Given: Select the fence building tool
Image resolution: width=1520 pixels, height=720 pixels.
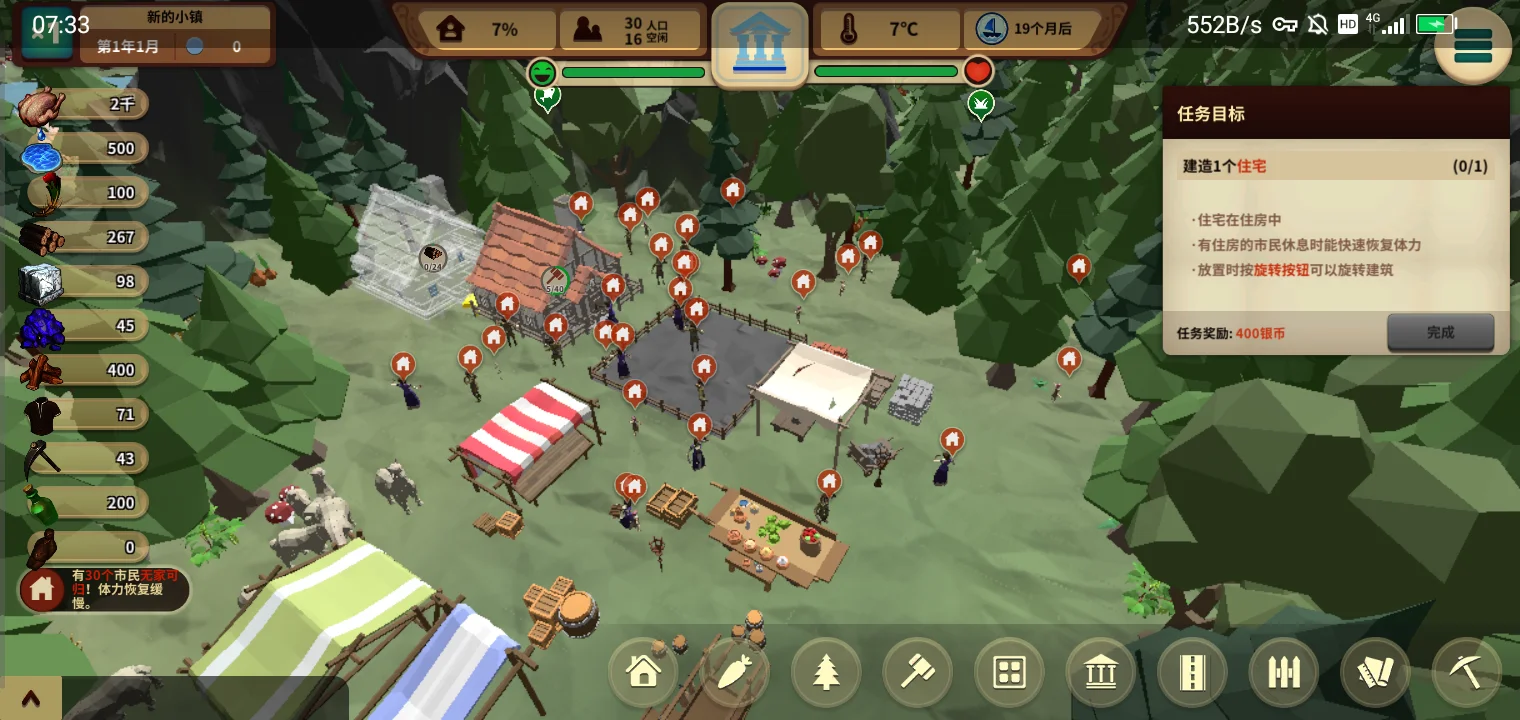Looking at the screenshot, I should pyautogui.click(x=1283, y=672).
